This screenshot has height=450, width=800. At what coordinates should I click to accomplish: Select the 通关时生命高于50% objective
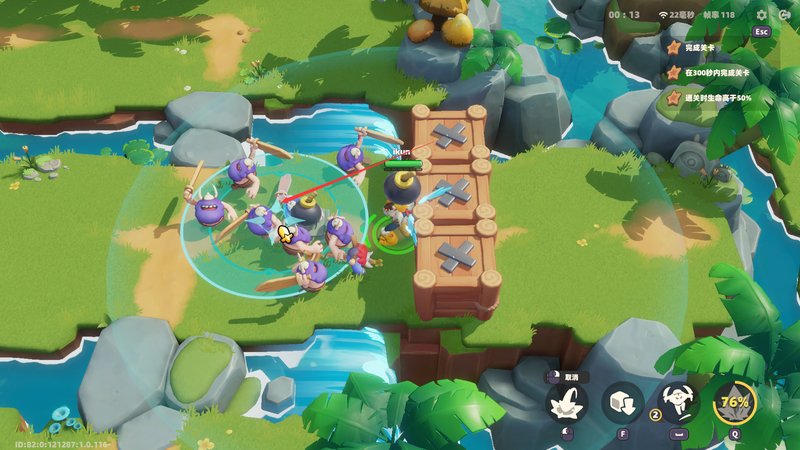point(719,98)
